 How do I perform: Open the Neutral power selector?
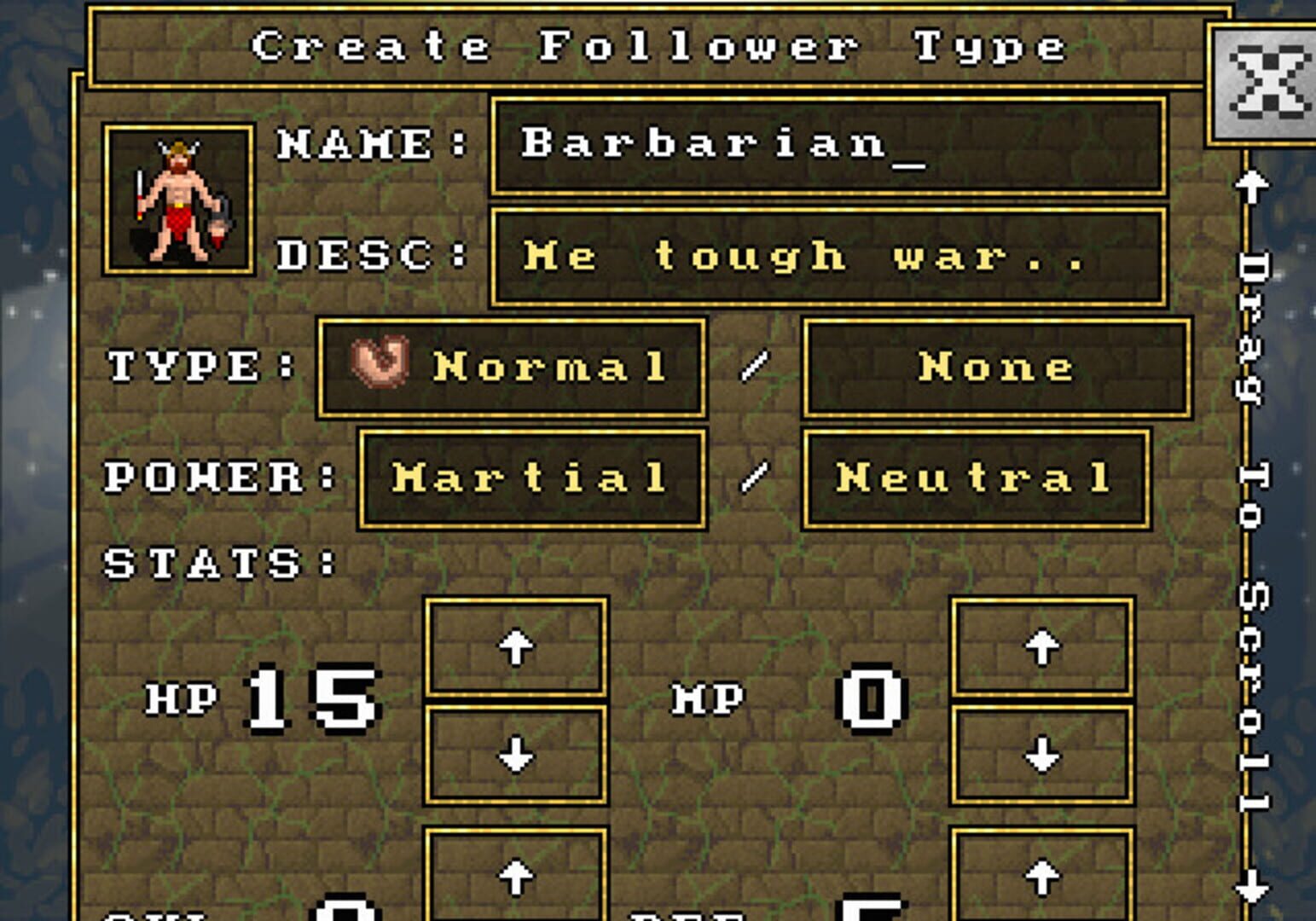[972, 478]
